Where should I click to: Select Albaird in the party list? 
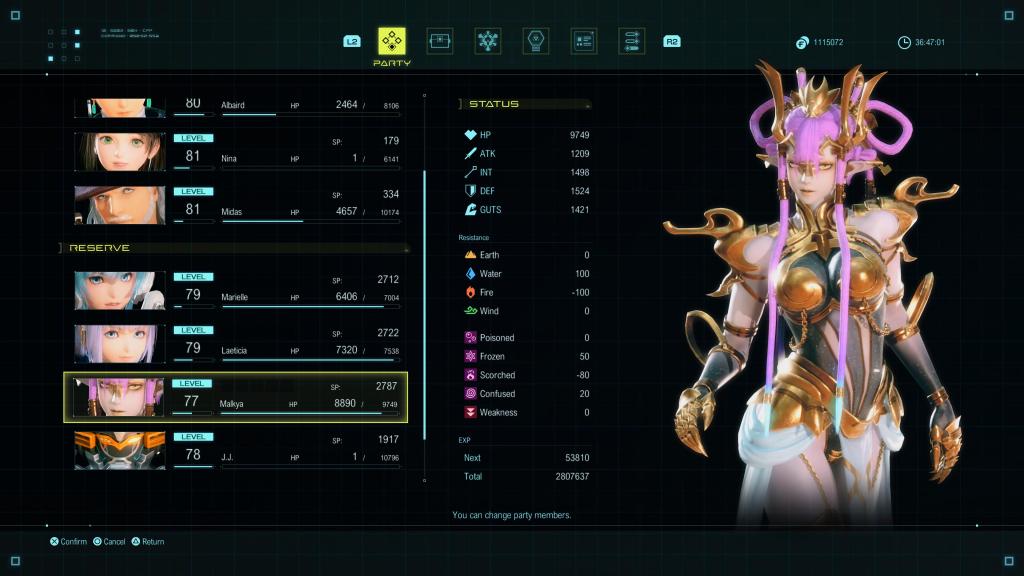click(290, 106)
